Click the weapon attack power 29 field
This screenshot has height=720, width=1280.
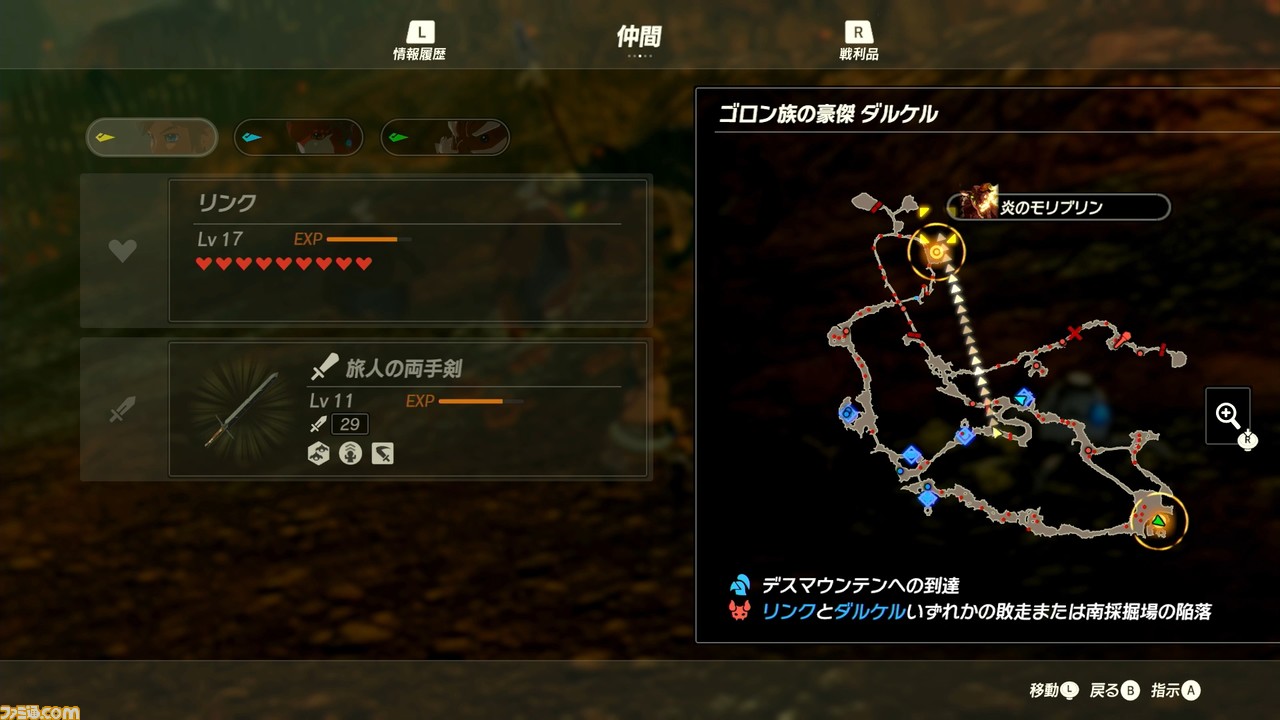tap(352, 423)
